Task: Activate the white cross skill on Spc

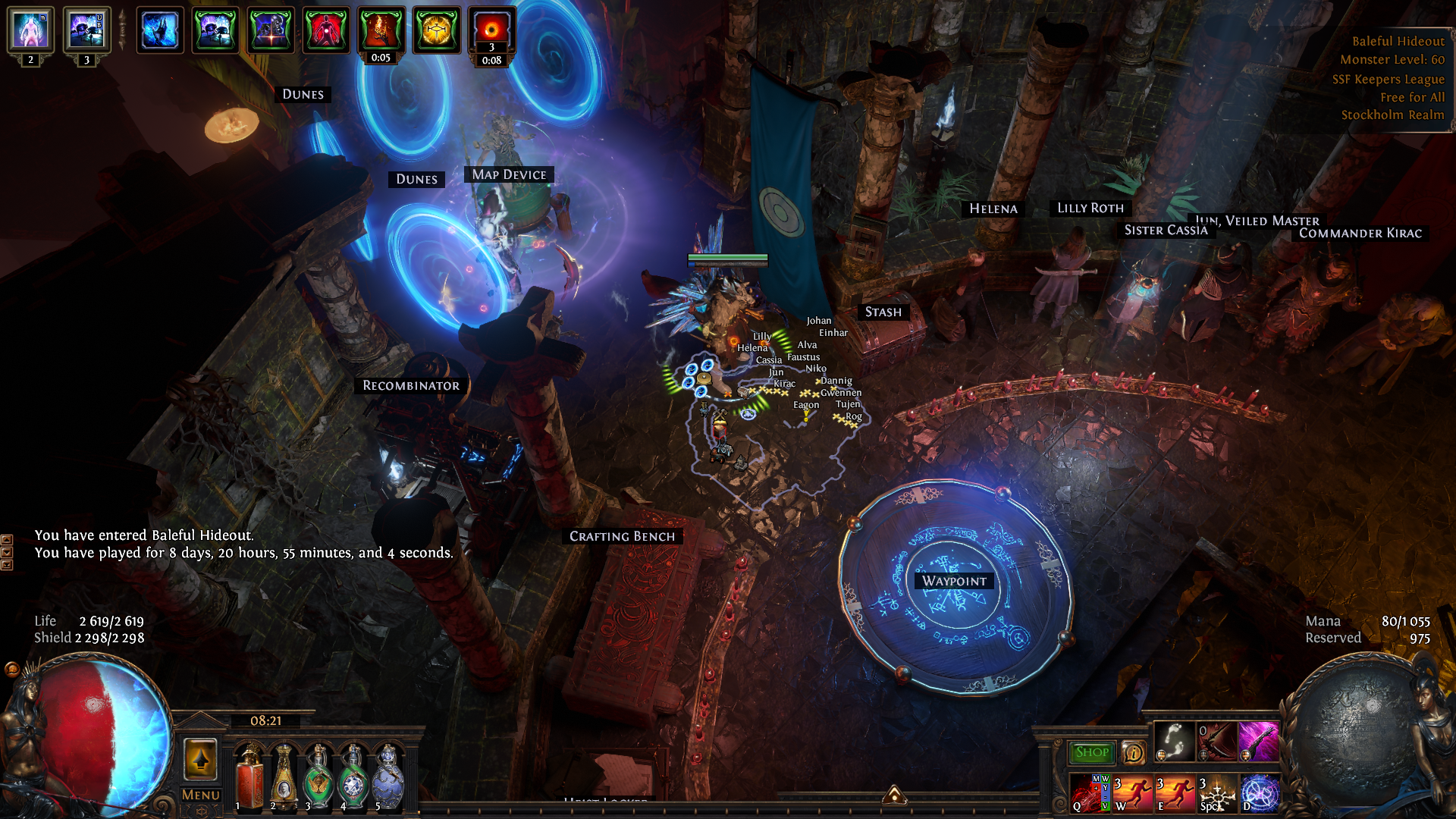Action: (1217, 793)
